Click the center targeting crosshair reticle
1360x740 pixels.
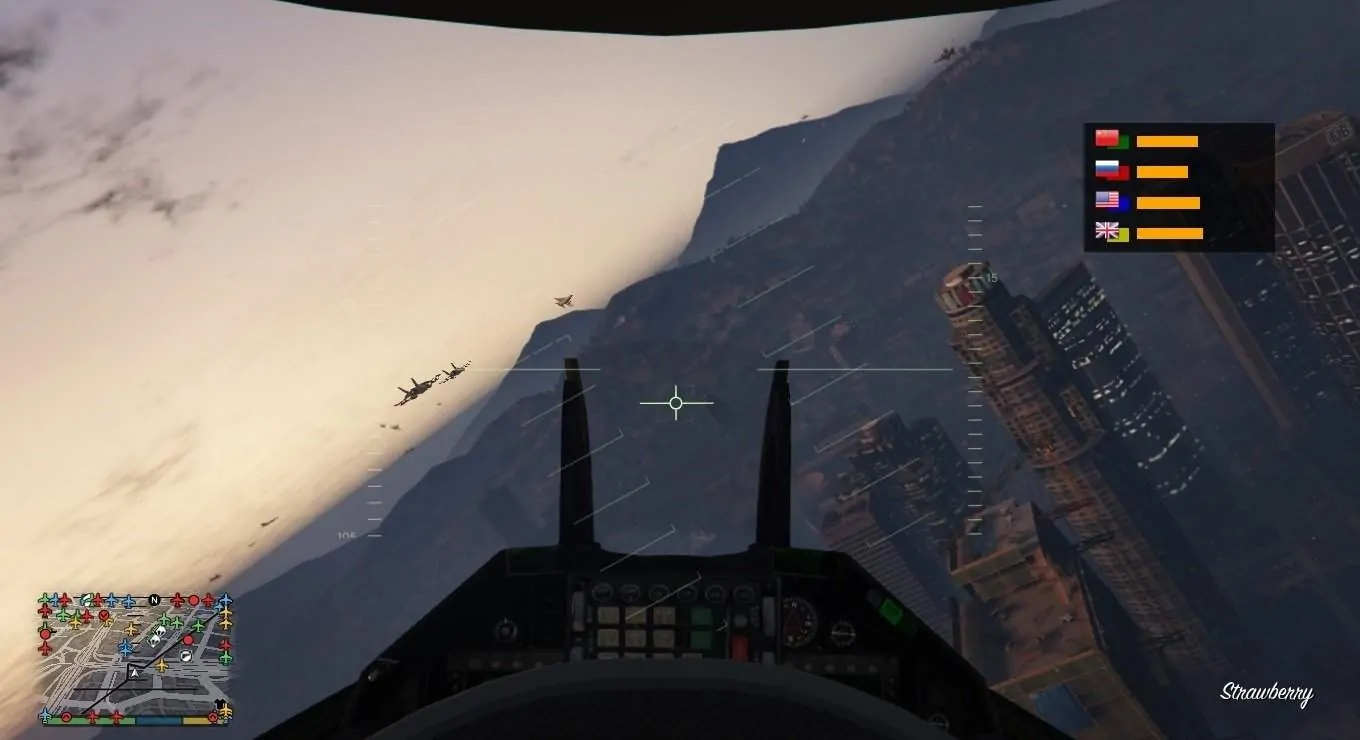click(x=675, y=402)
